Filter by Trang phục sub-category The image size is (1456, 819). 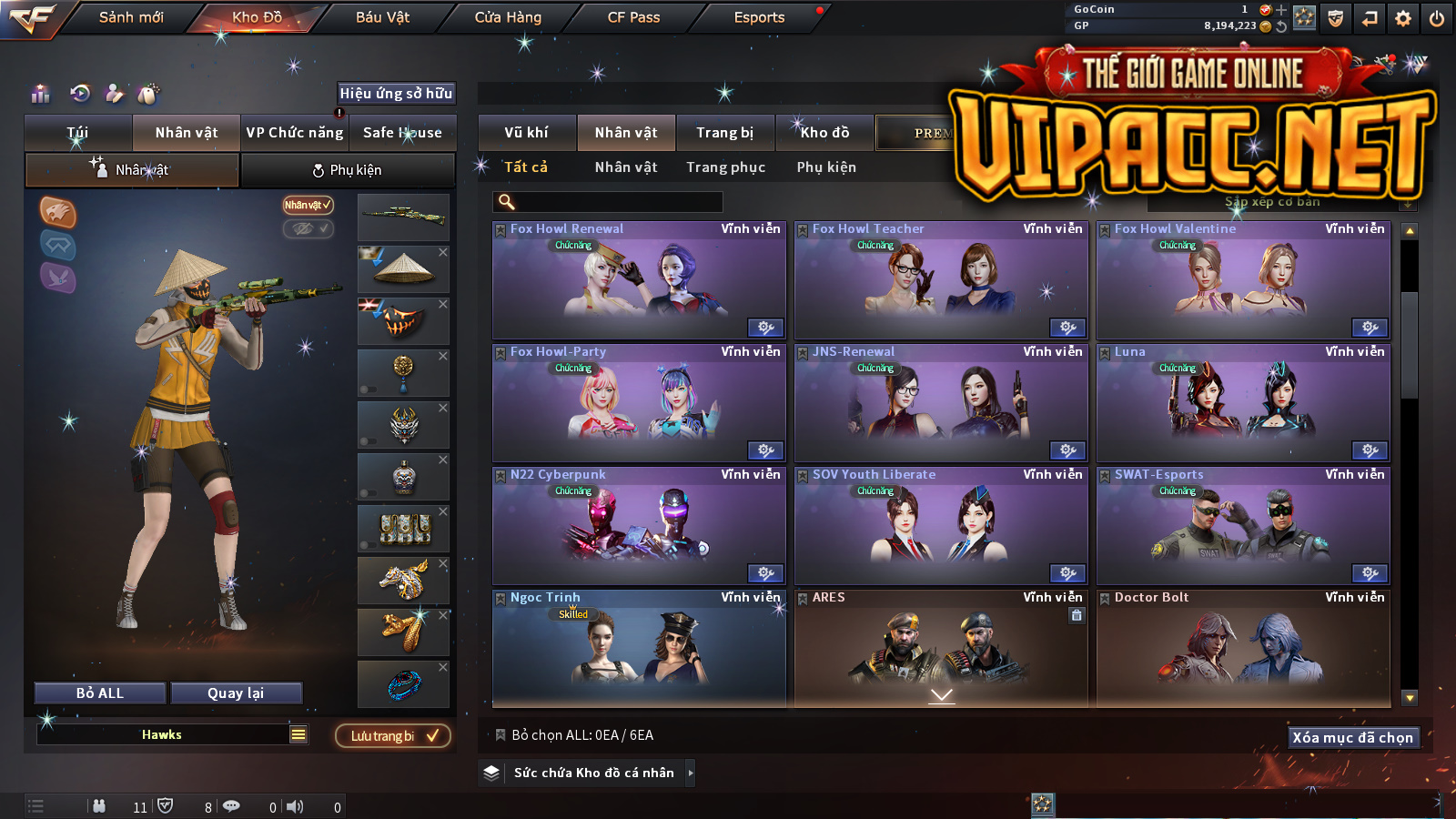coord(725,167)
